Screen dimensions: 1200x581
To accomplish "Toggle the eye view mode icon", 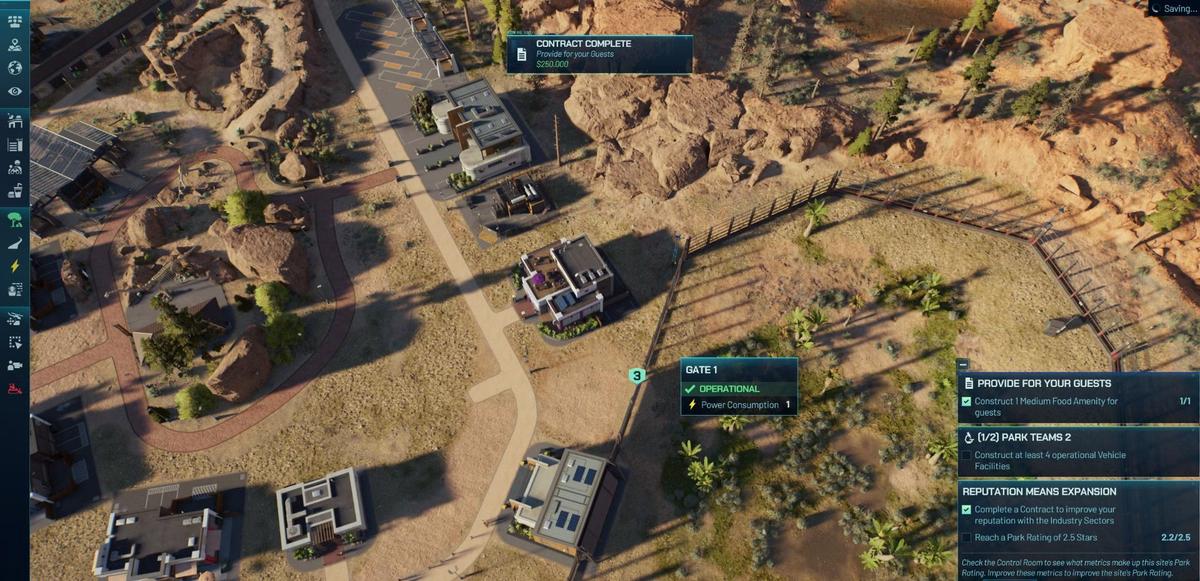I will pyautogui.click(x=15, y=92).
